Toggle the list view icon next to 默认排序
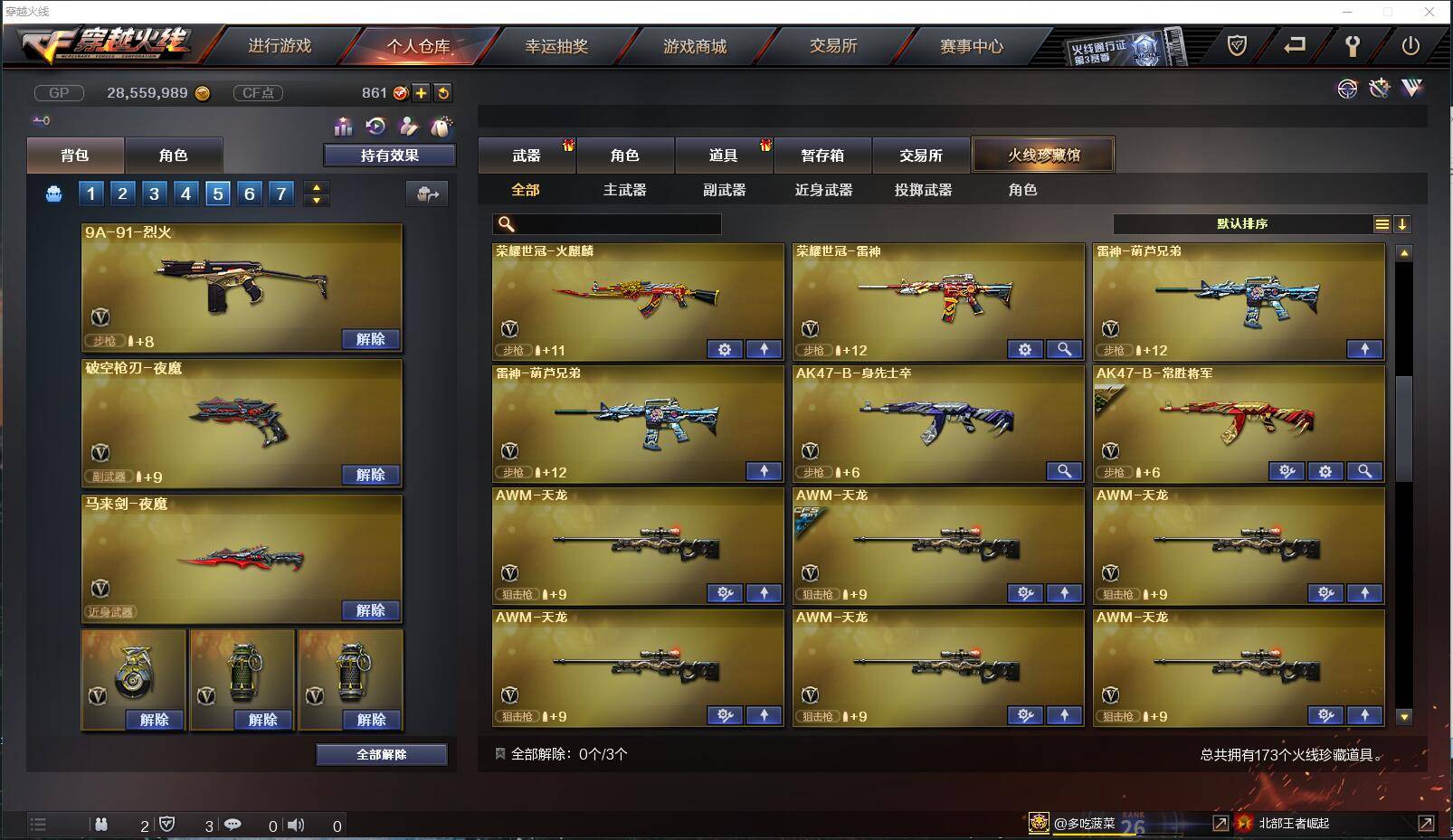Screen dimensions: 1453x840 click(x=1383, y=223)
